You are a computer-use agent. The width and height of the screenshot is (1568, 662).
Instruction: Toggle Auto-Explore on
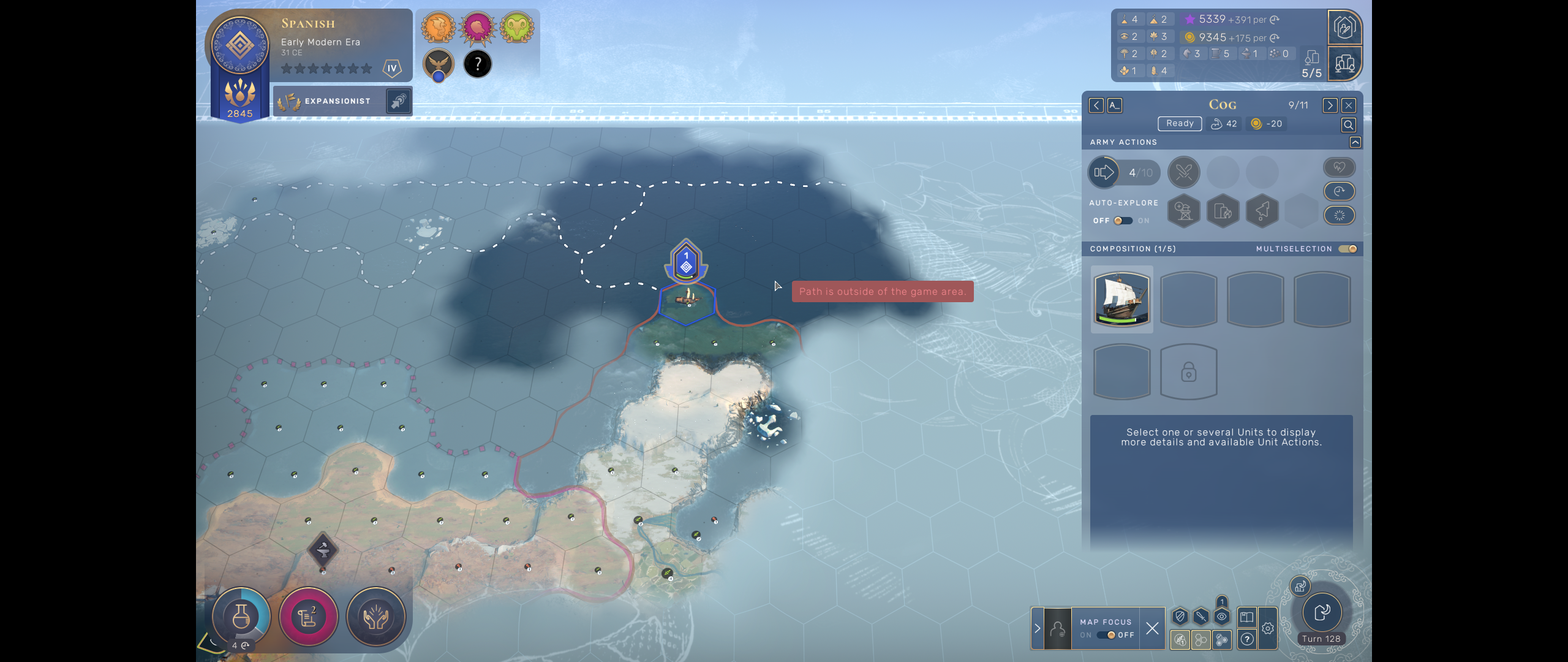[1123, 221]
